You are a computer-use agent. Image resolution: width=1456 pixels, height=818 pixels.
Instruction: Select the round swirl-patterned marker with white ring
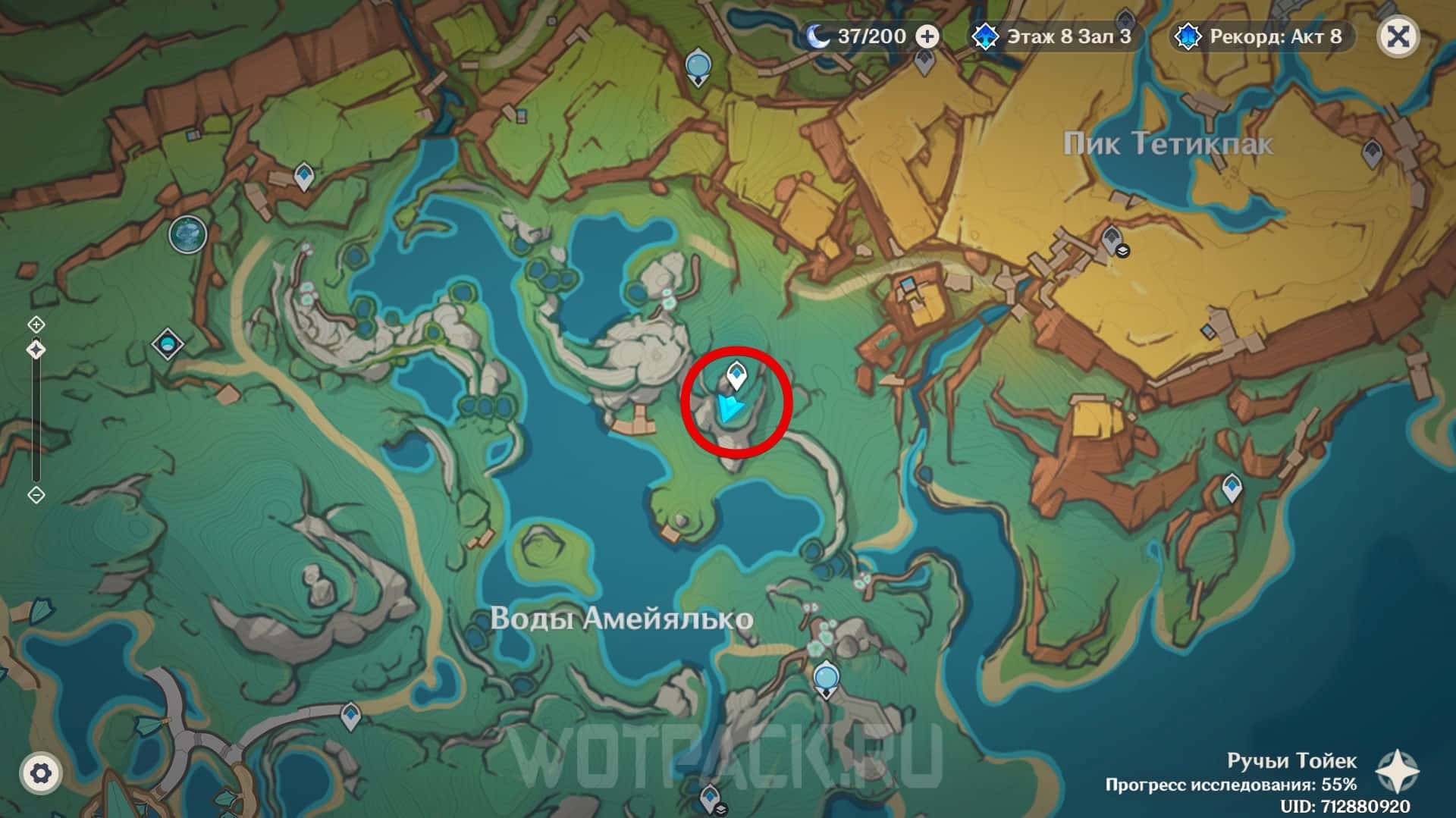187,233
